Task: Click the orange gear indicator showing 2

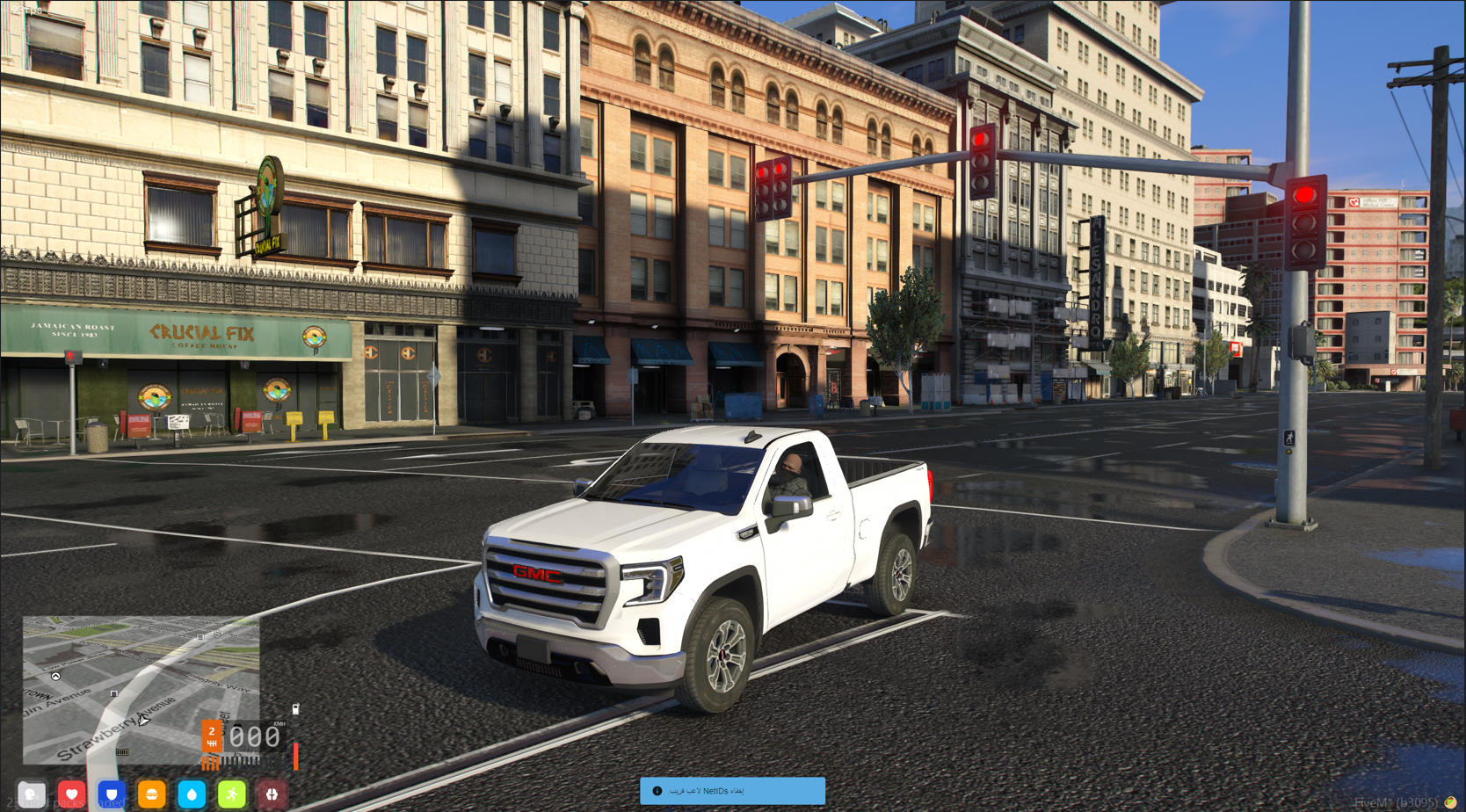Action: click(211, 736)
